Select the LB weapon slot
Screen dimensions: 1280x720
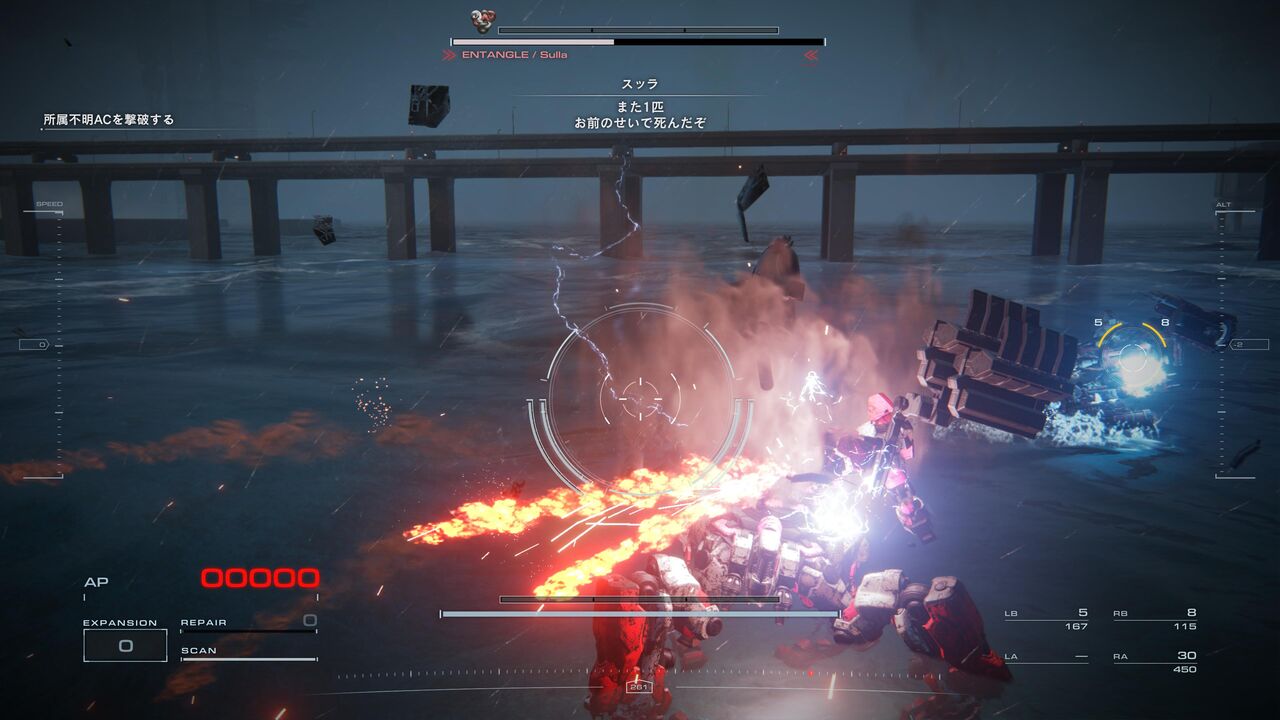point(1046,620)
